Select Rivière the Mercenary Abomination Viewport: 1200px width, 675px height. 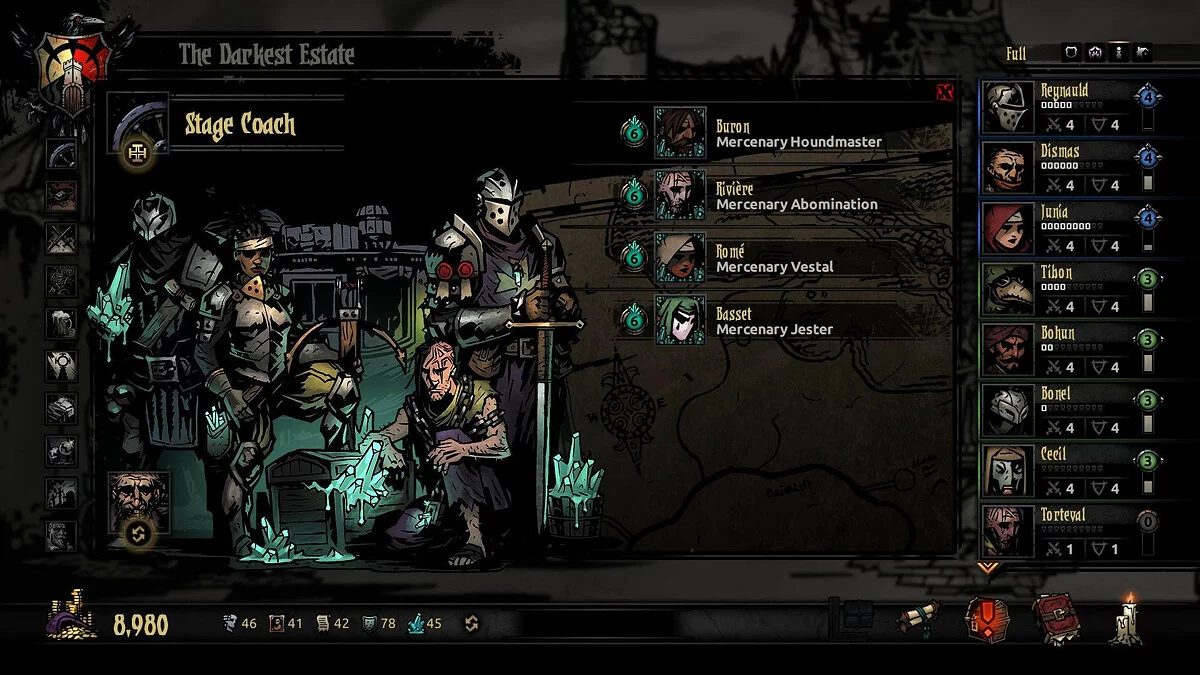680,194
